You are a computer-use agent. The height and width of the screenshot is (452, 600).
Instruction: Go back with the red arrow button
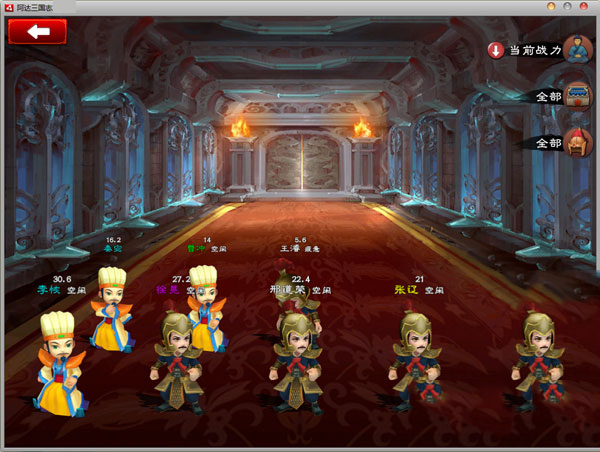(38, 31)
